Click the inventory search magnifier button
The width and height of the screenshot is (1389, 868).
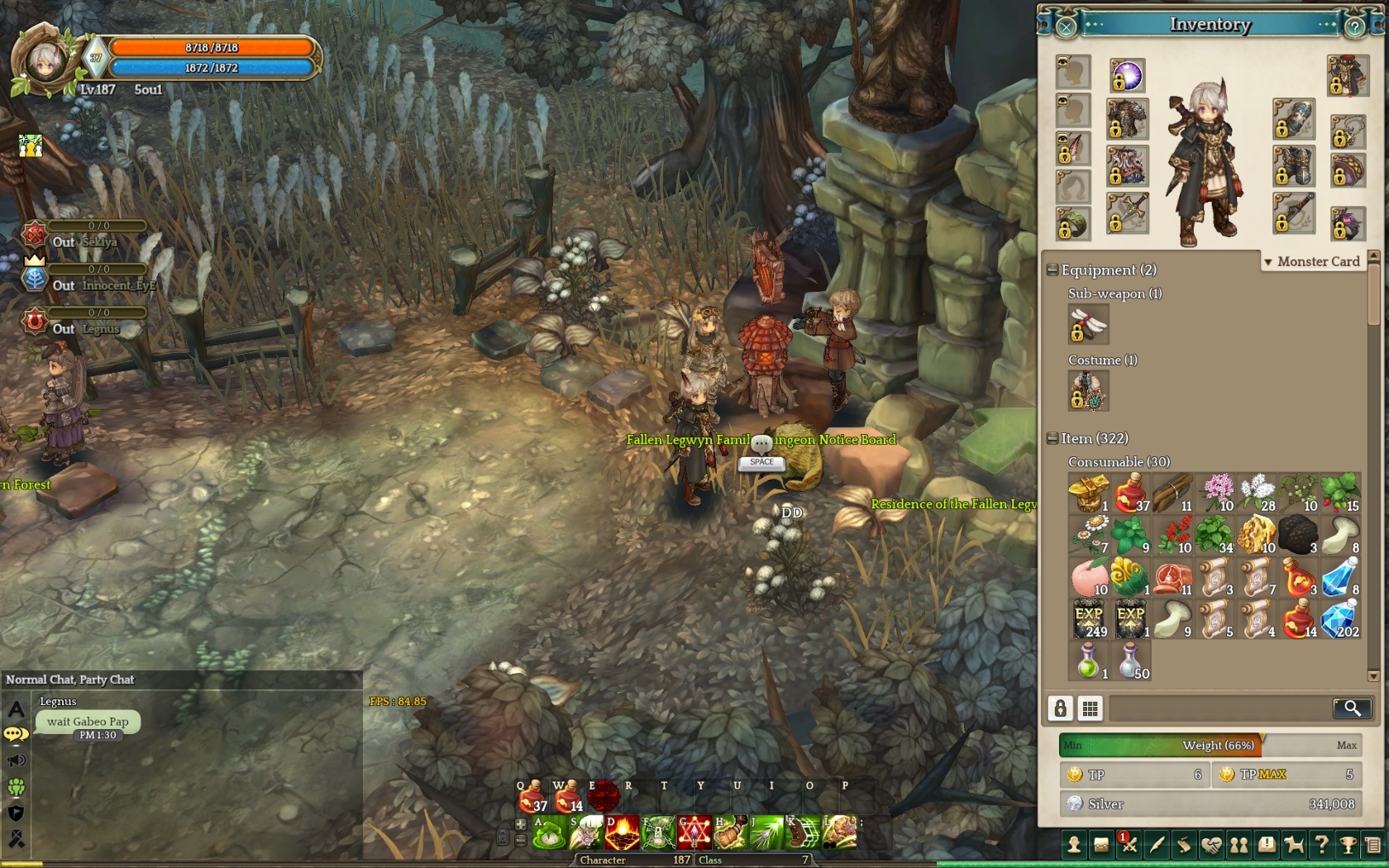[x=1352, y=708]
